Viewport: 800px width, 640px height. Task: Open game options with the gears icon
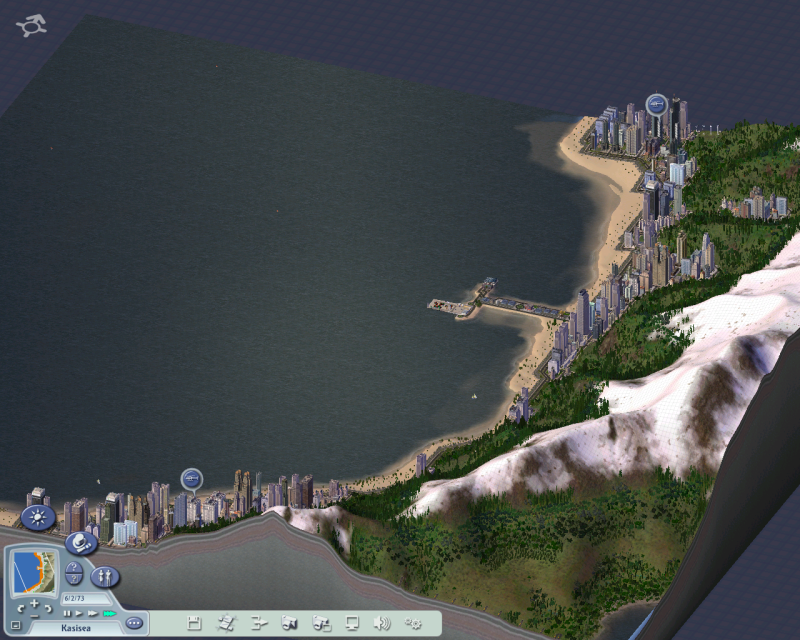[x=413, y=623]
